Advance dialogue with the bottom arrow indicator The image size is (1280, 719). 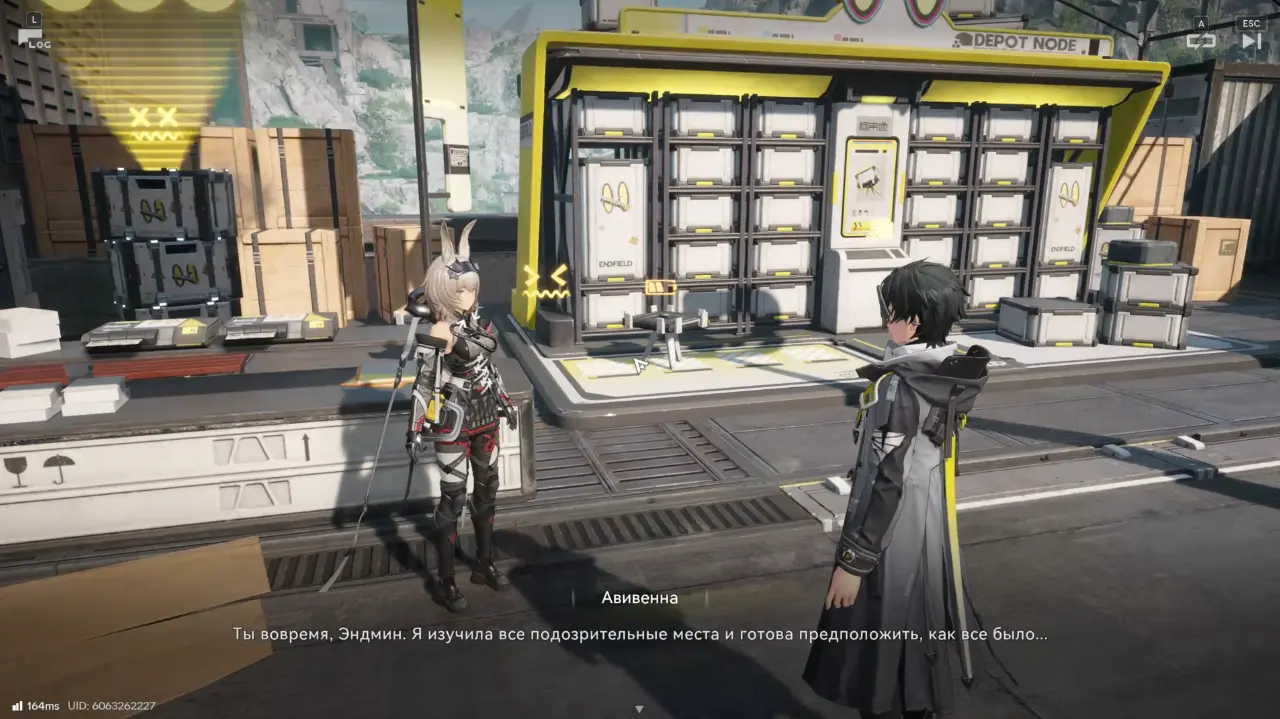(639, 708)
